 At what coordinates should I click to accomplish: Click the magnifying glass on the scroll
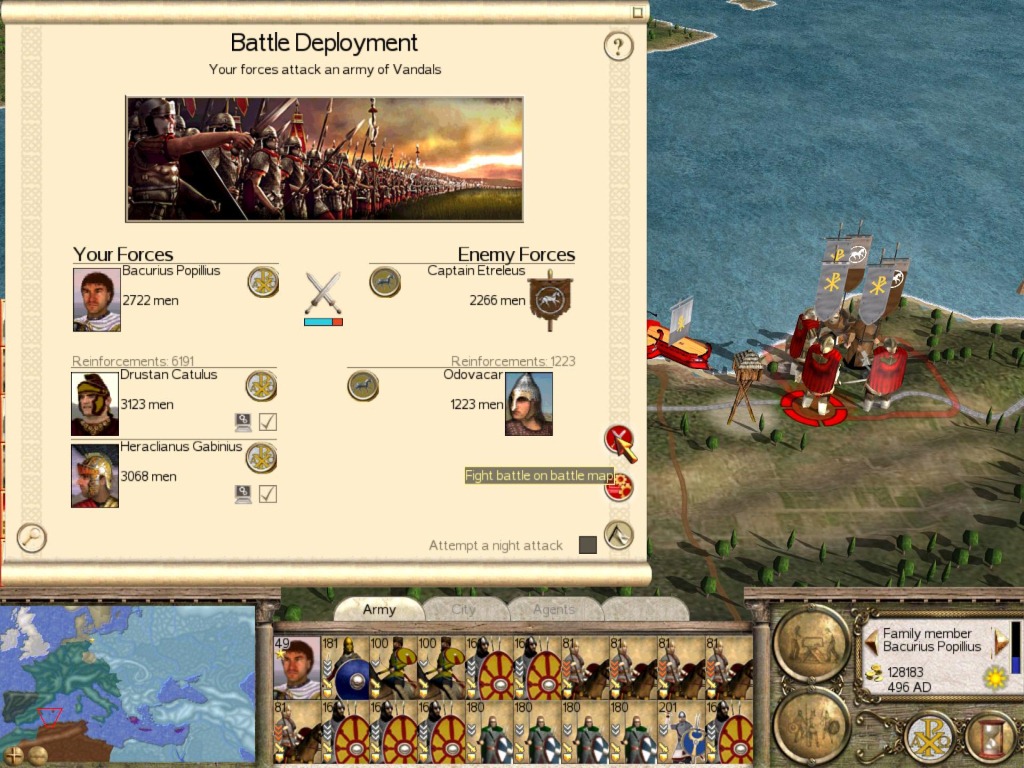point(32,538)
